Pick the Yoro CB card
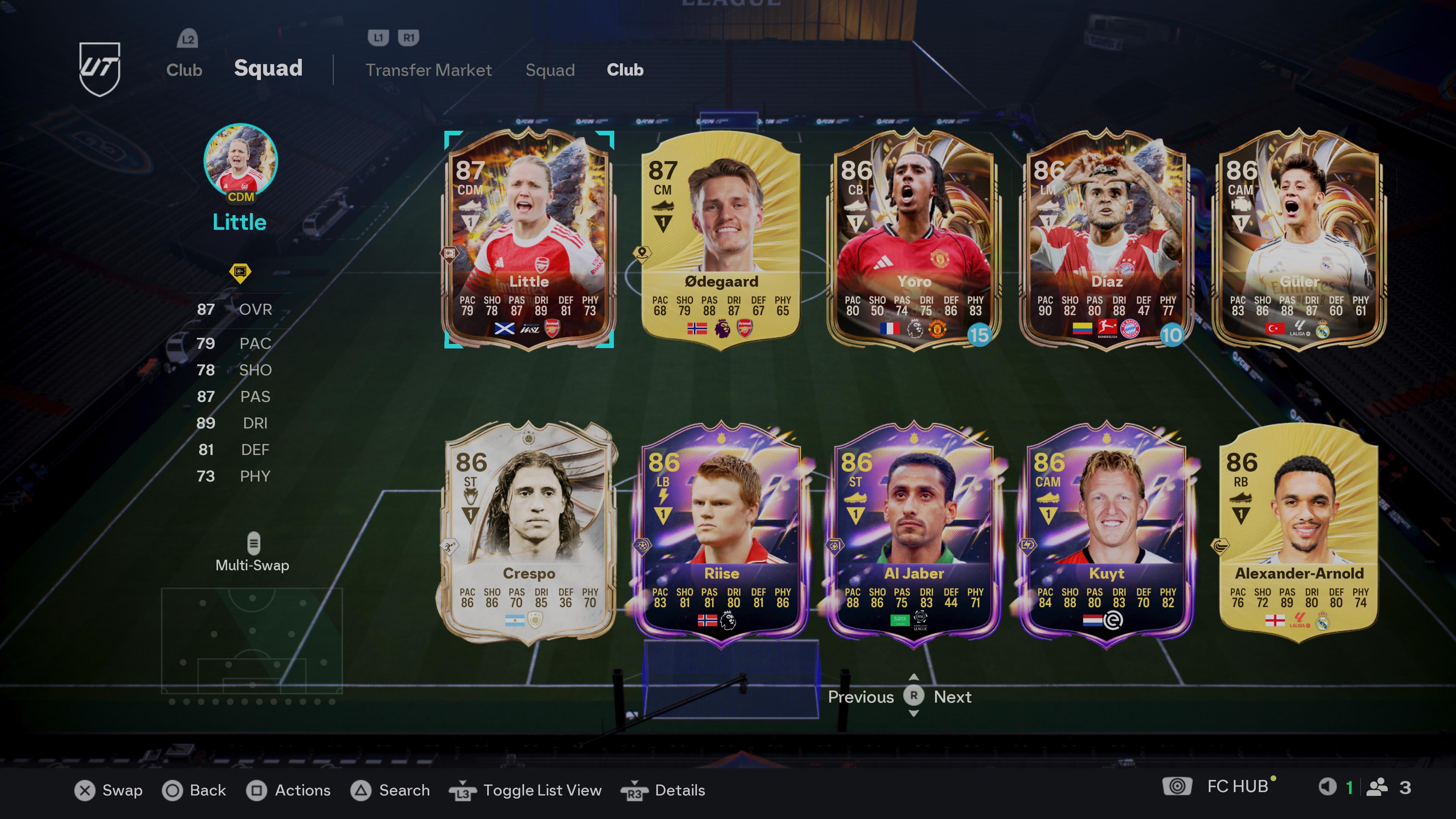This screenshot has width=1456, height=819. [913, 240]
